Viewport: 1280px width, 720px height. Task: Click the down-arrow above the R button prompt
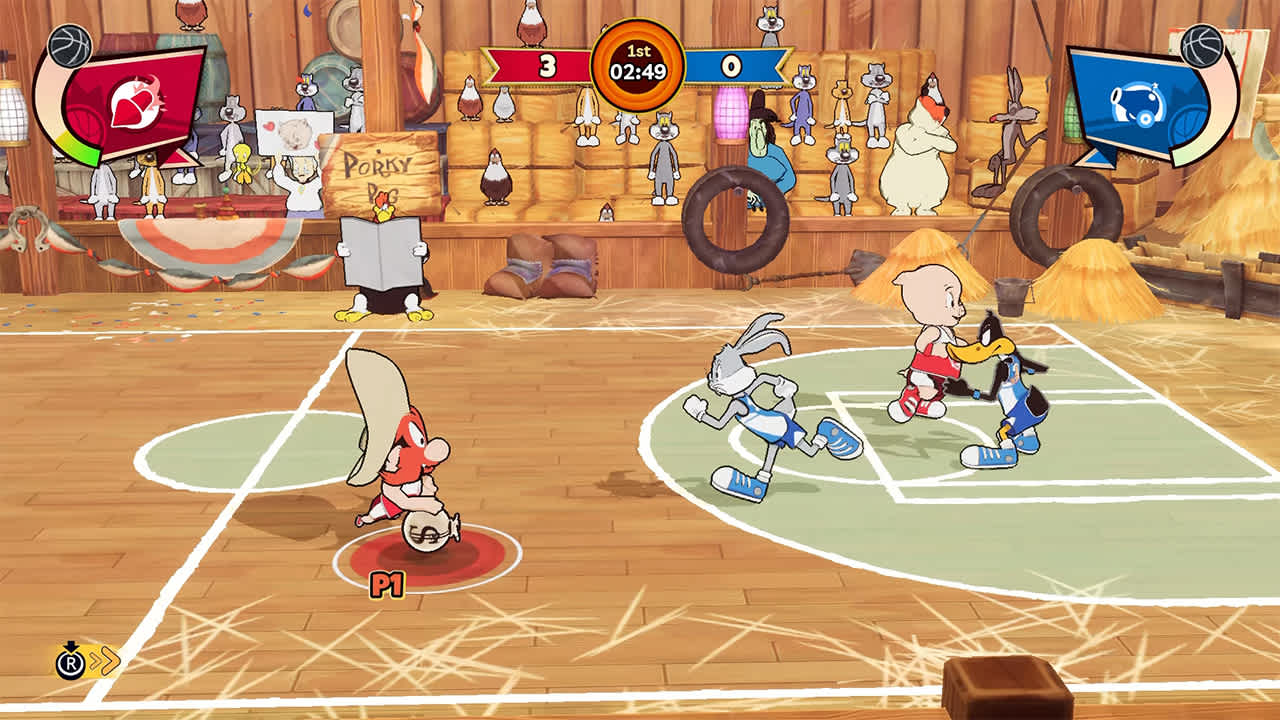71,645
